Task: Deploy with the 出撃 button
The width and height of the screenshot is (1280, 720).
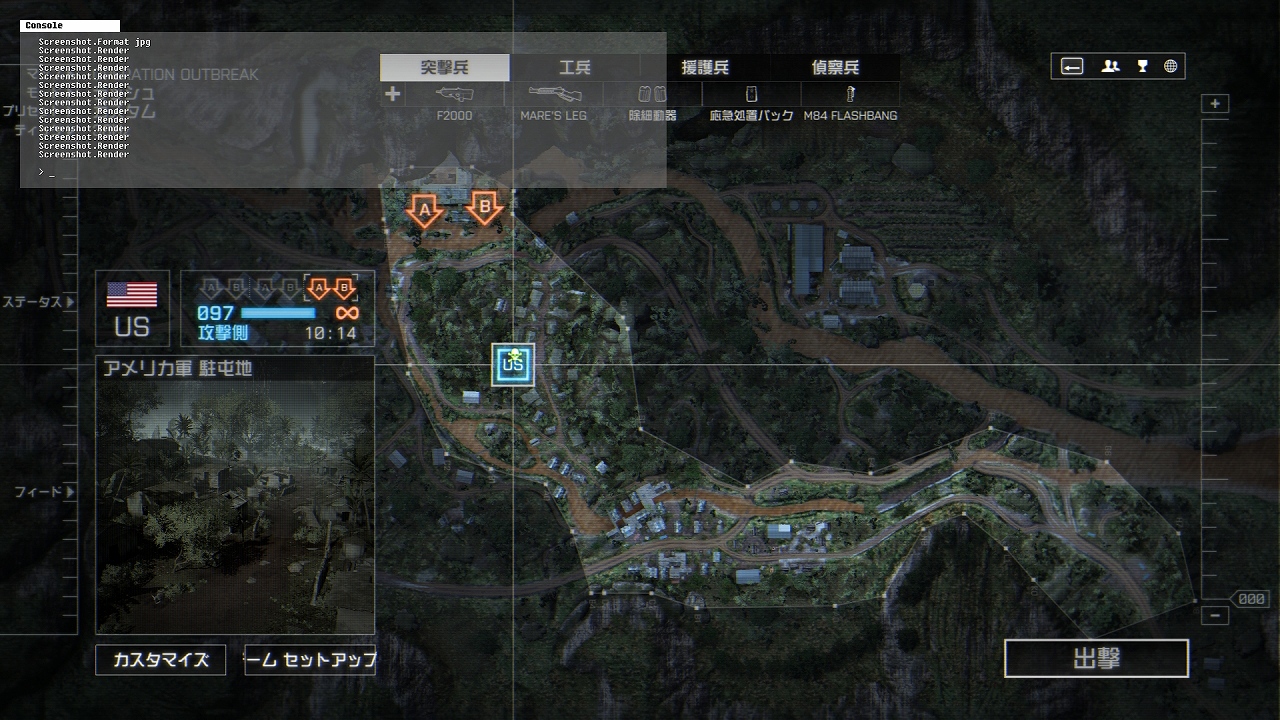Action: 1096,659
